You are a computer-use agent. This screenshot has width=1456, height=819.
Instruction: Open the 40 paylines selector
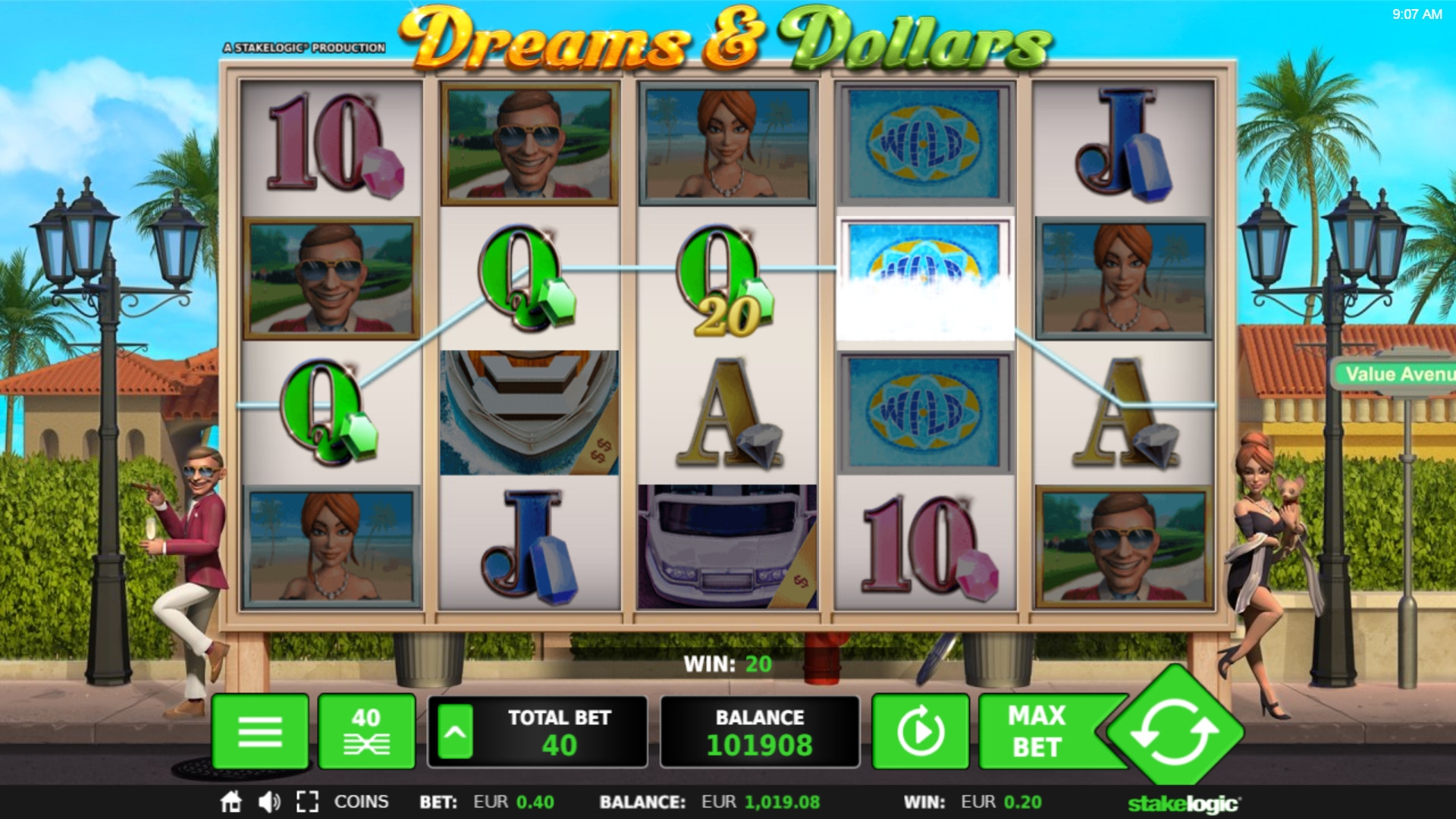[x=367, y=732]
